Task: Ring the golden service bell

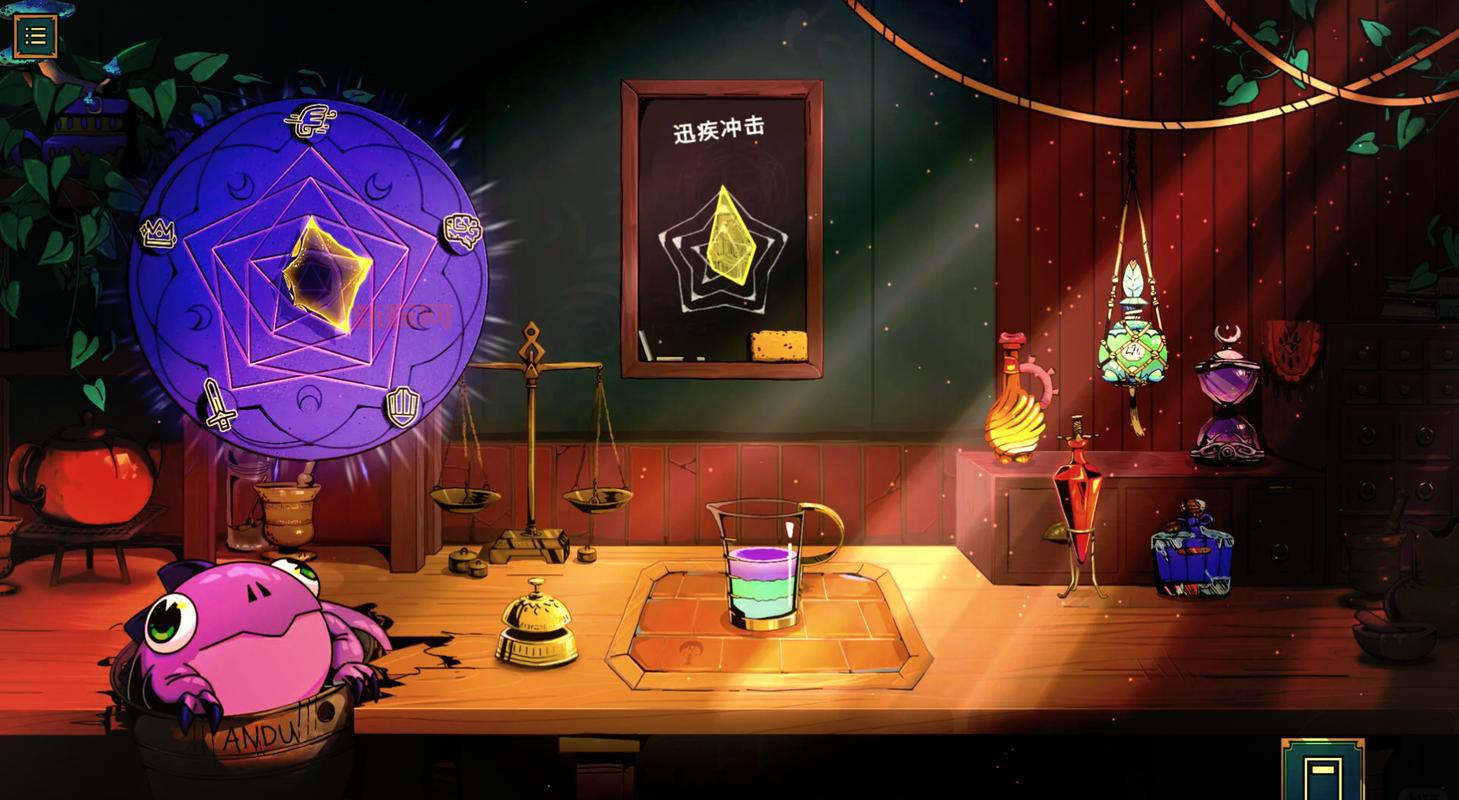Action: pyautogui.click(x=538, y=630)
